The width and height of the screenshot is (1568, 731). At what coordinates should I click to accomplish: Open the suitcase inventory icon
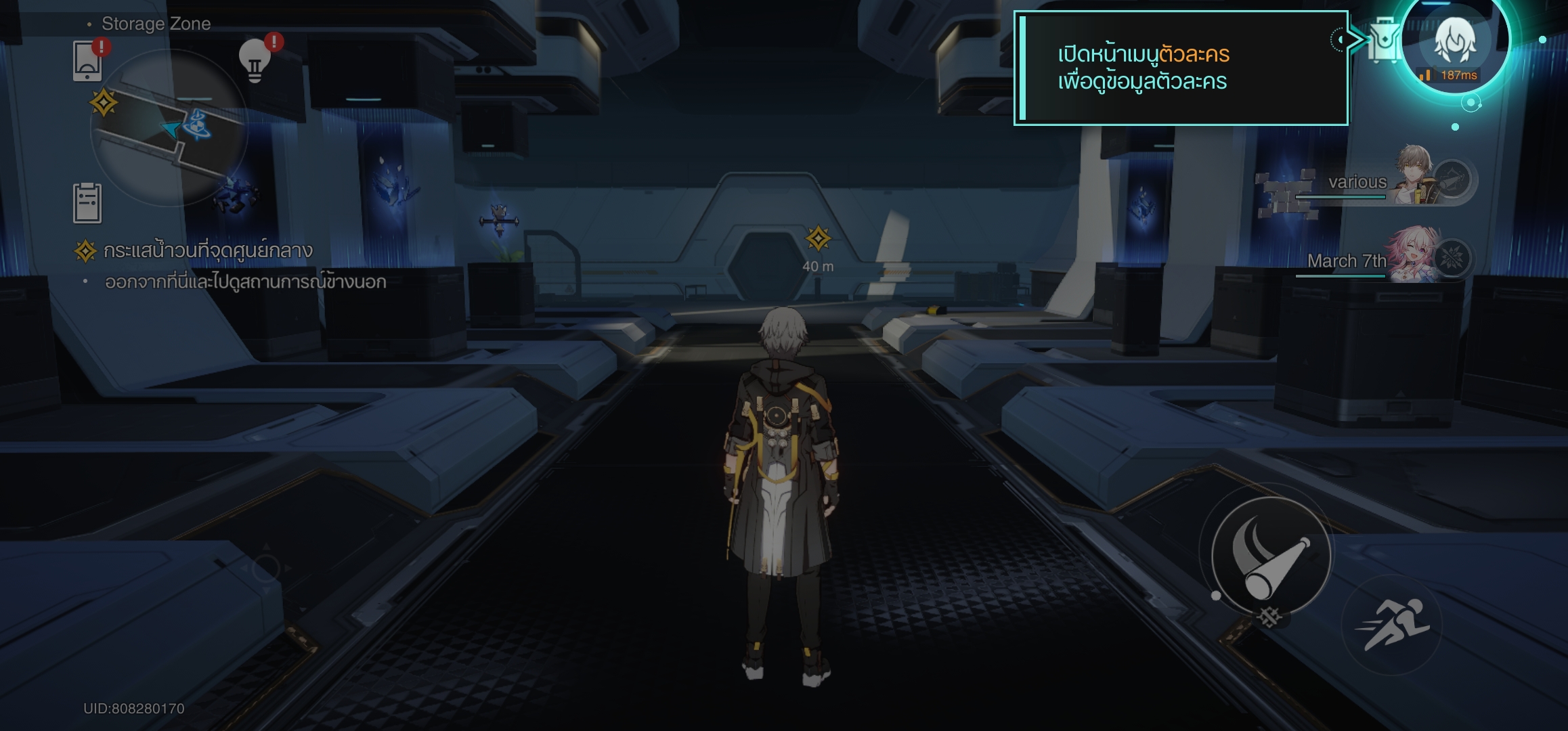[x=1382, y=41]
